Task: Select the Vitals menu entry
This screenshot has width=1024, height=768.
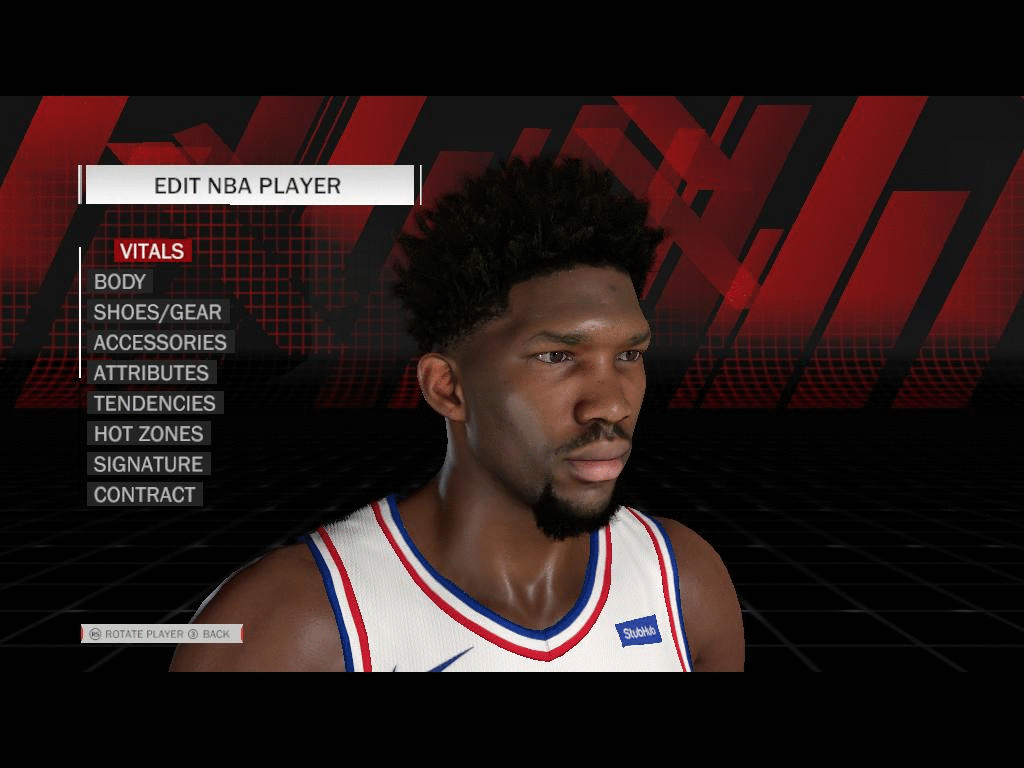Action: [x=152, y=251]
